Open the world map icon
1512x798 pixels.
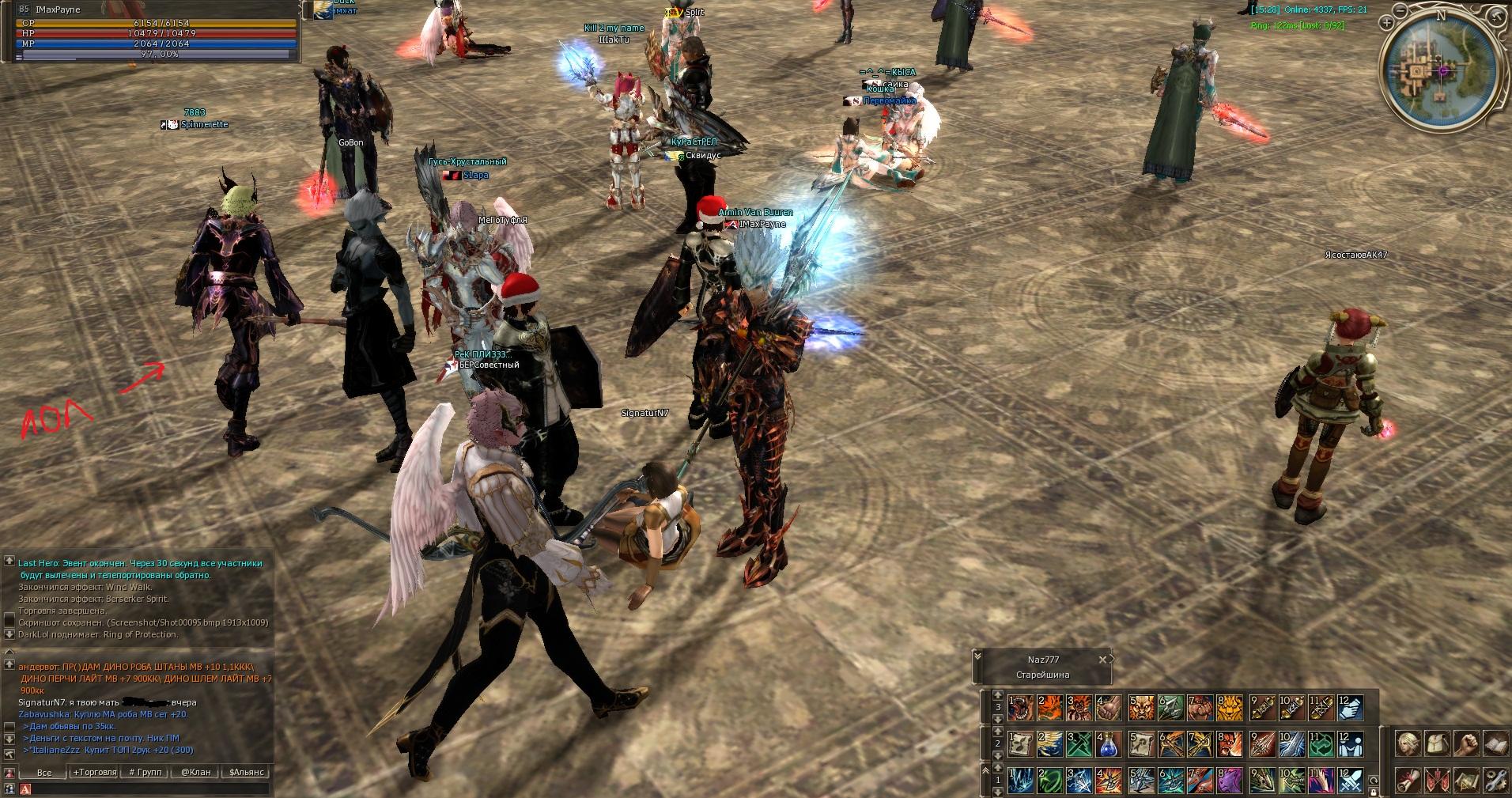[x=1466, y=781]
